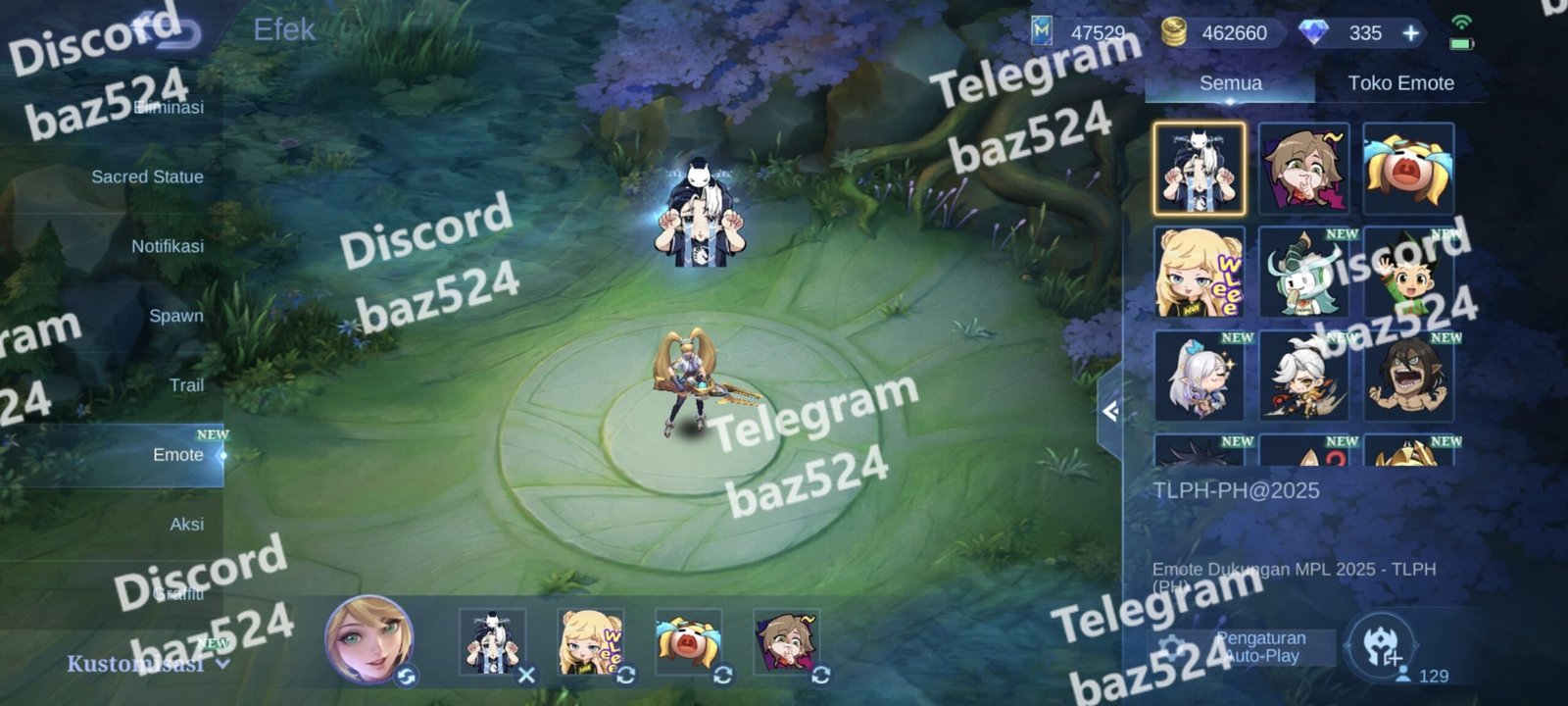The width and height of the screenshot is (1568, 706).
Task: Pick the screaming dark-haired titan emote
Action: (1408, 377)
